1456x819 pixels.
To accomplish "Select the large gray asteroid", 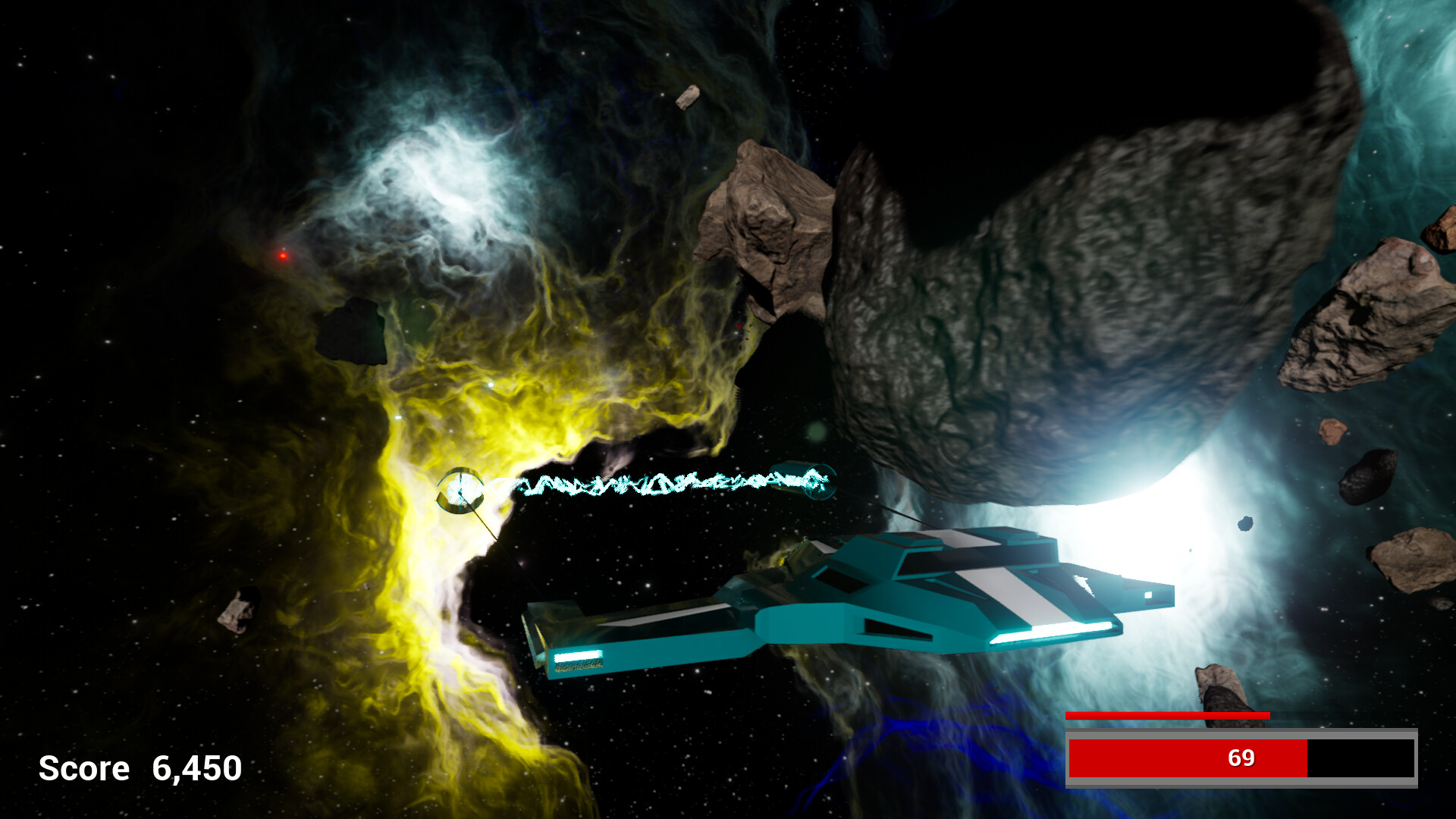I will coord(1062,288).
